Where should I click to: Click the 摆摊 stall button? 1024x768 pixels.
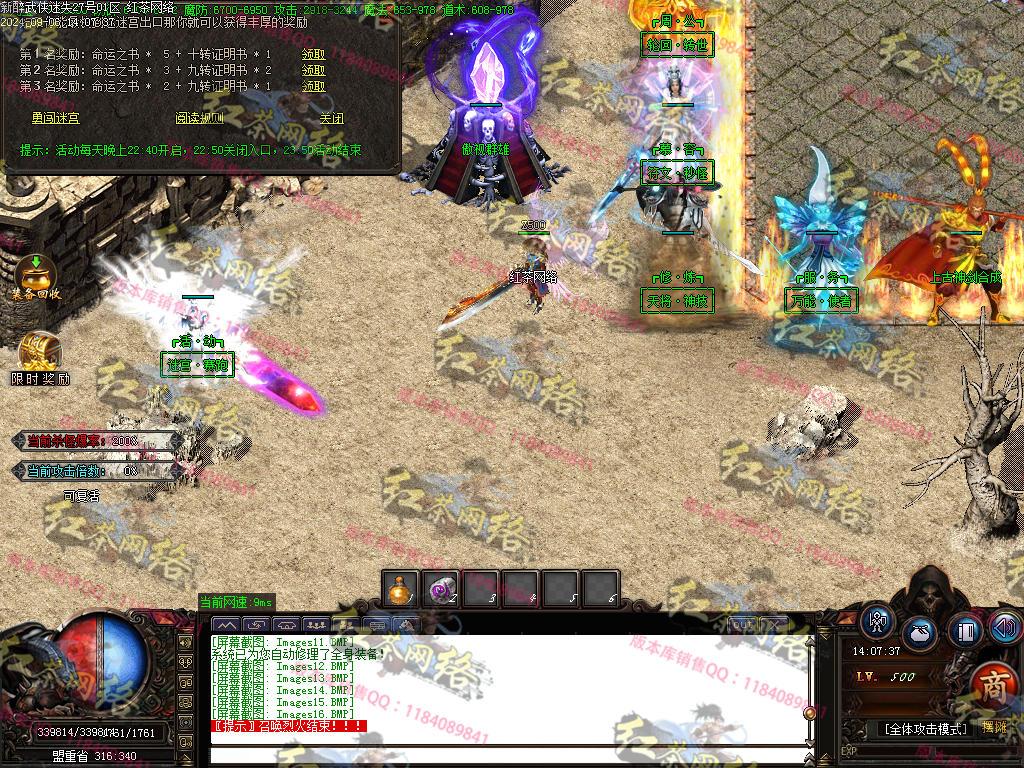click(993, 729)
